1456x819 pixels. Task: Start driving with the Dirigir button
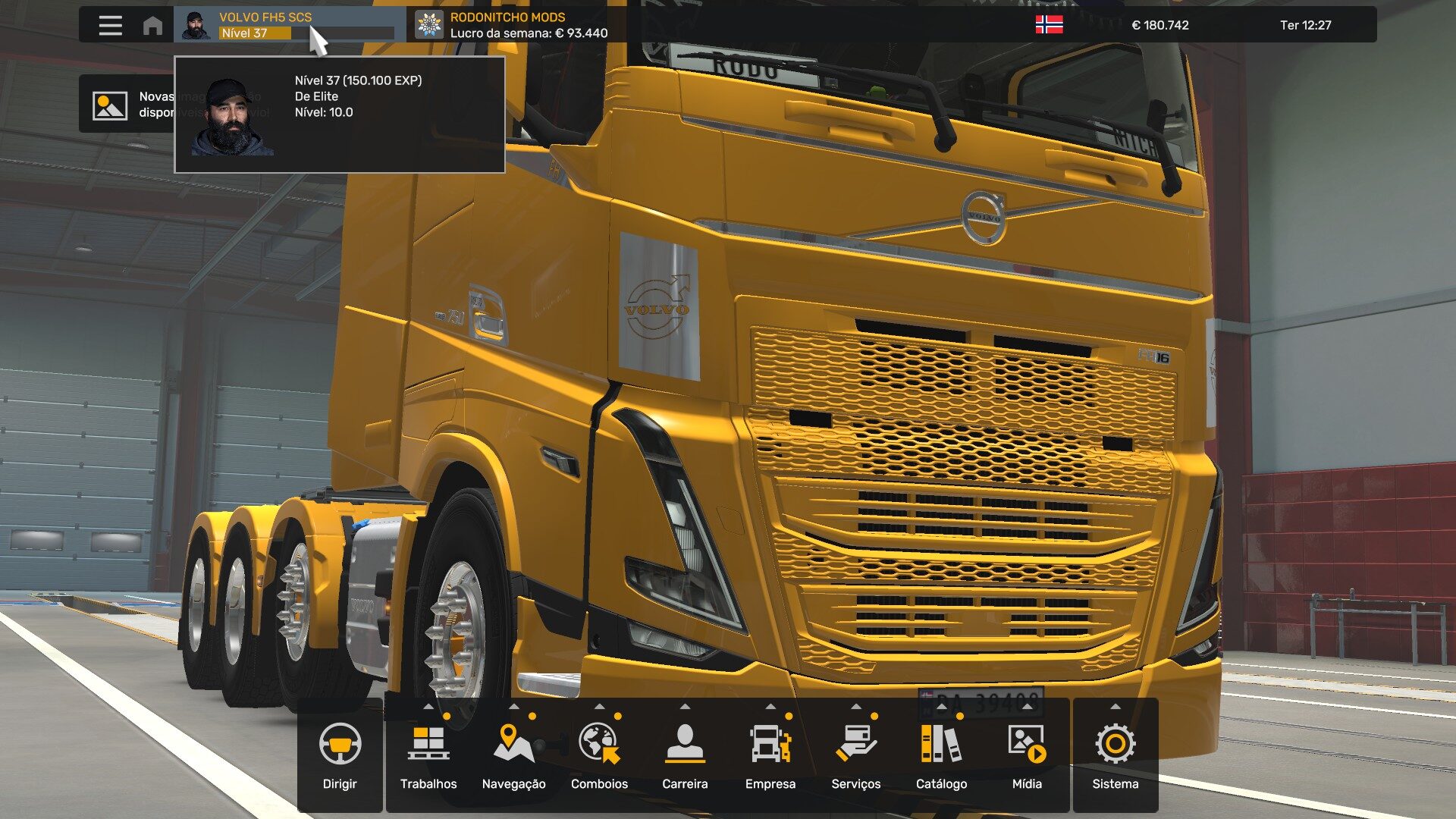340,757
